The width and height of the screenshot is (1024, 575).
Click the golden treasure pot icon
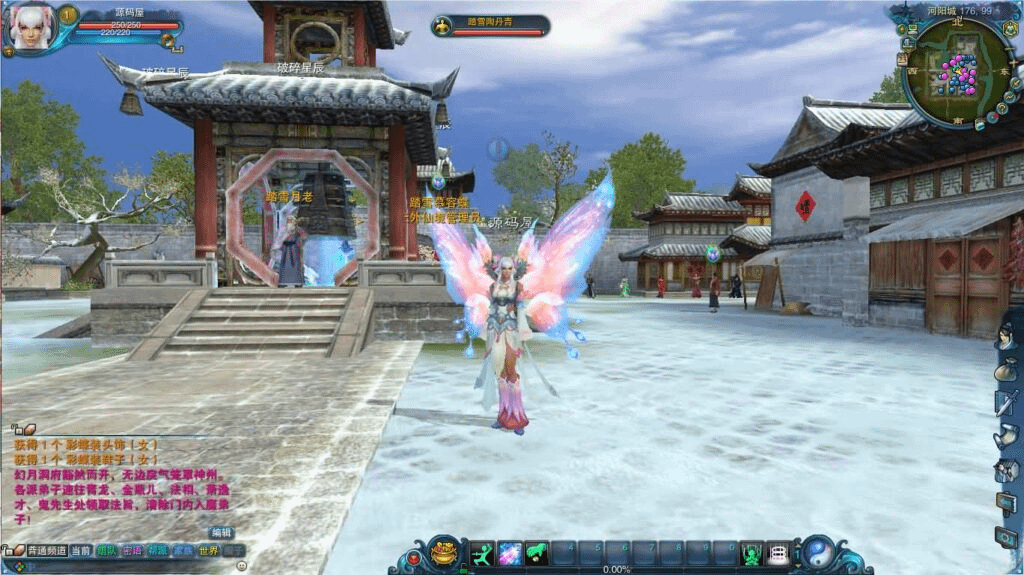(x=445, y=553)
